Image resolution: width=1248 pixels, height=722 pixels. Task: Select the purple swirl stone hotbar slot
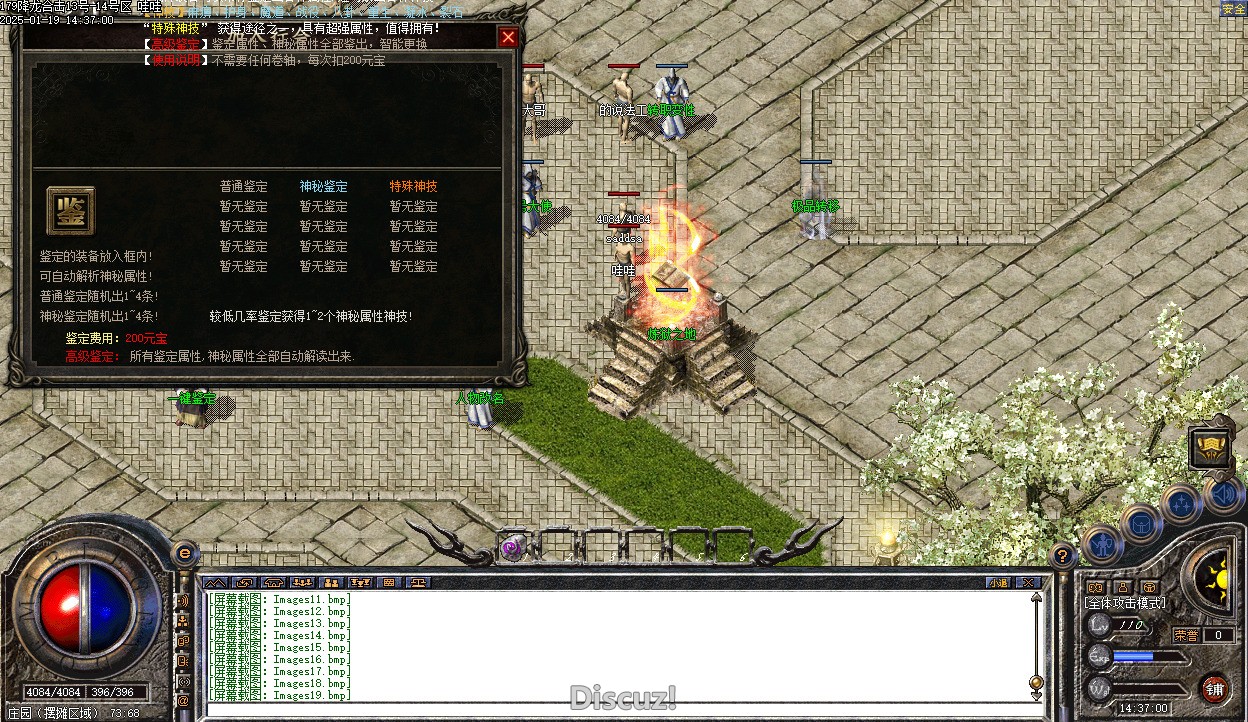[x=512, y=548]
